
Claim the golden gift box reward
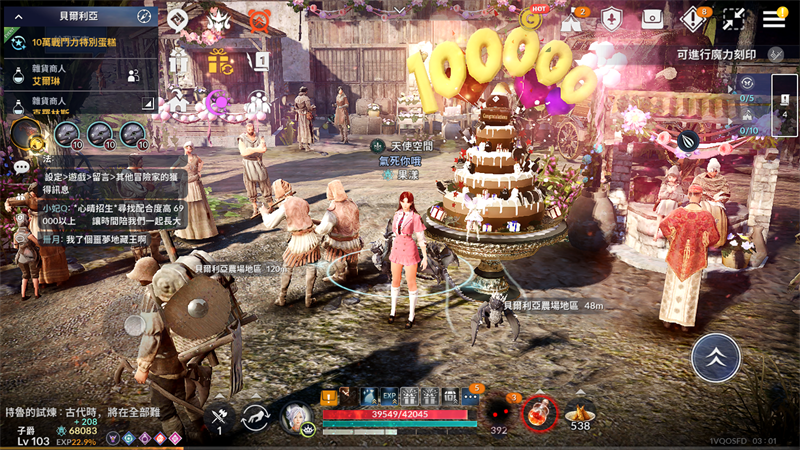coord(219,62)
